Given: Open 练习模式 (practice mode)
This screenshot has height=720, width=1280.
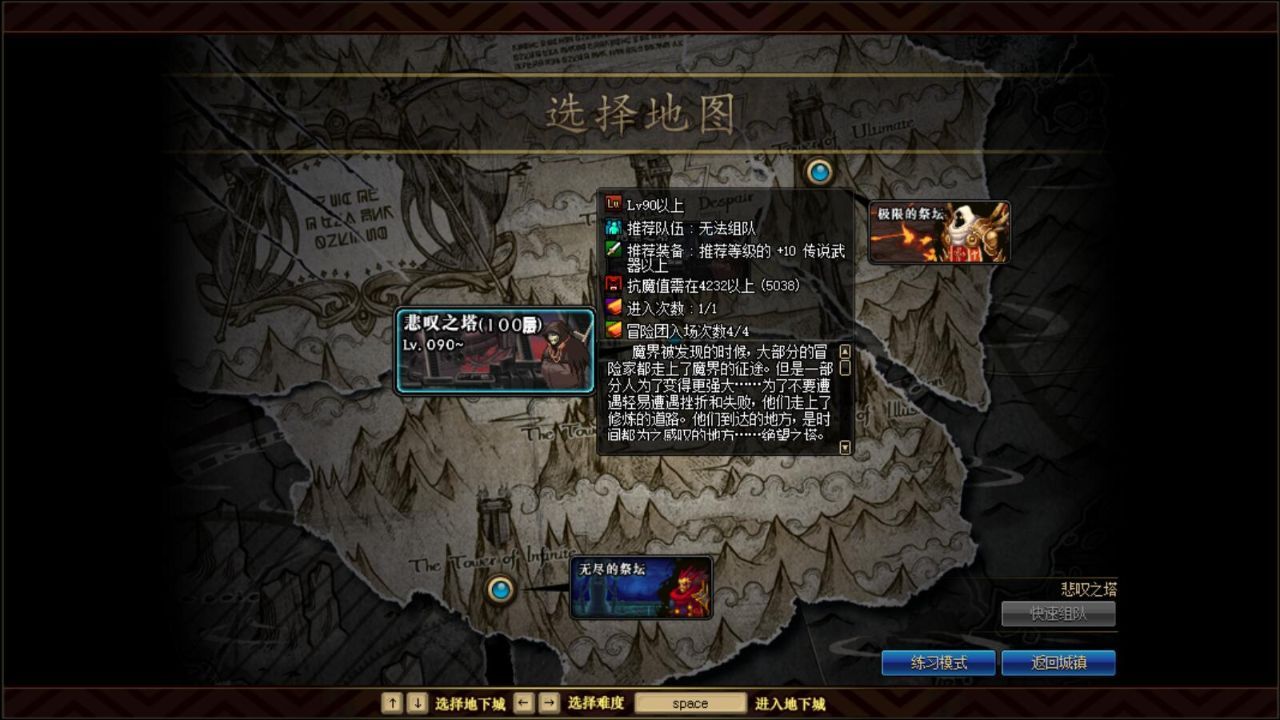Looking at the screenshot, I should click(939, 662).
